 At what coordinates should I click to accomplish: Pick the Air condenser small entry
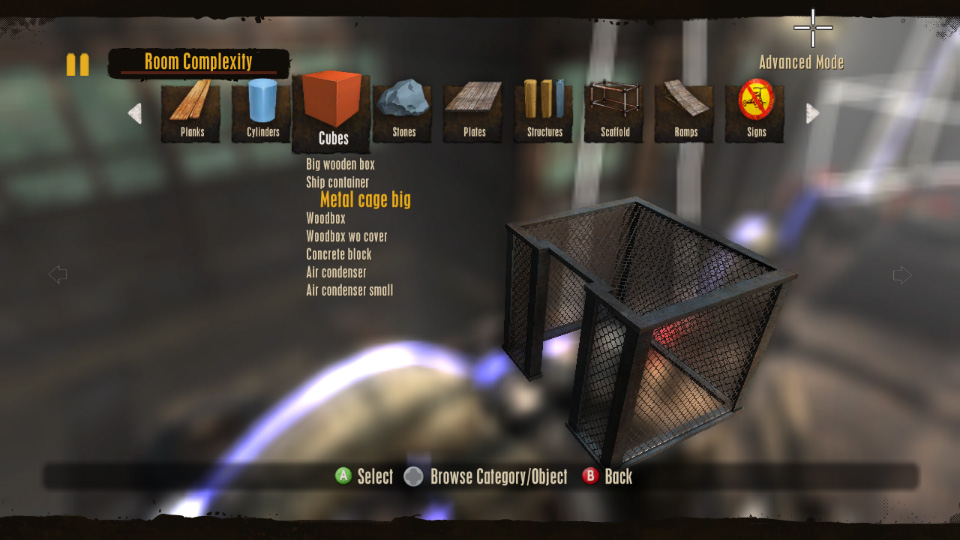[x=349, y=290]
